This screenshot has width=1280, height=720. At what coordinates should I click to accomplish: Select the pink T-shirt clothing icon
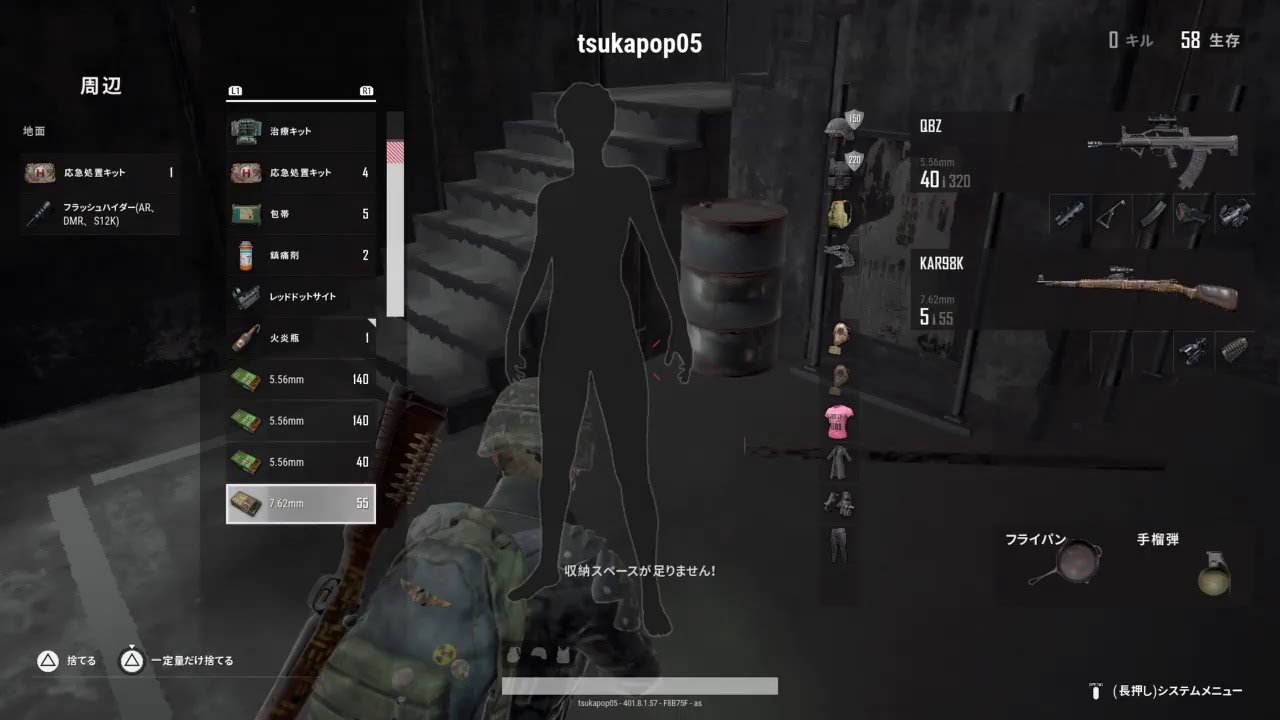(838, 422)
